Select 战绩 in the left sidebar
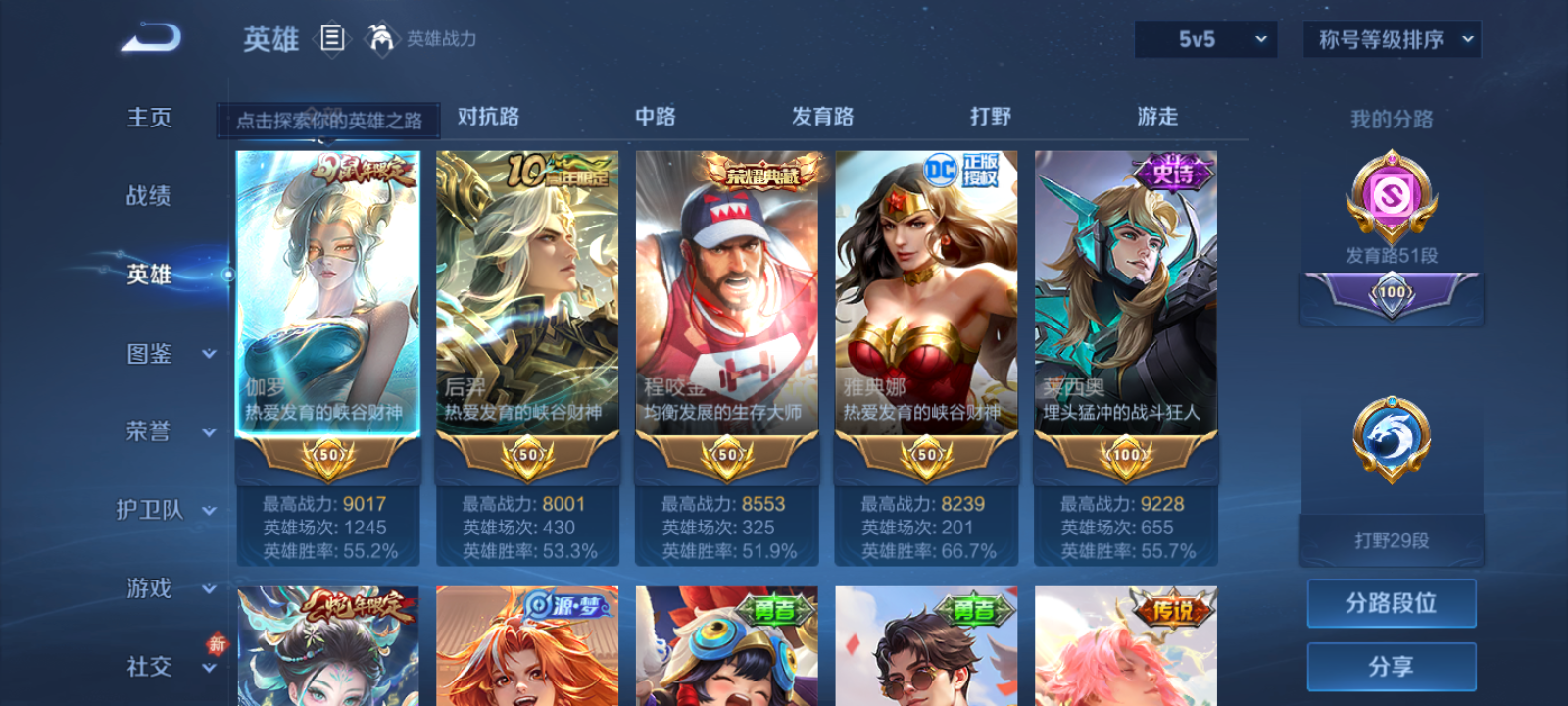 (x=148, y=196)
